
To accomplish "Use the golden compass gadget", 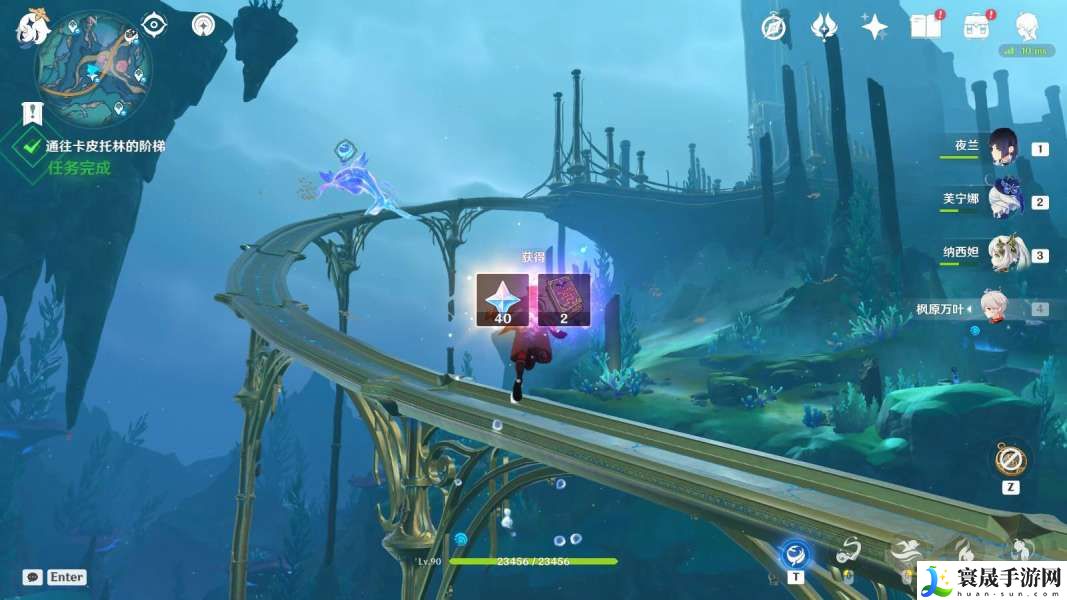I will click(x=1010, y=460).
